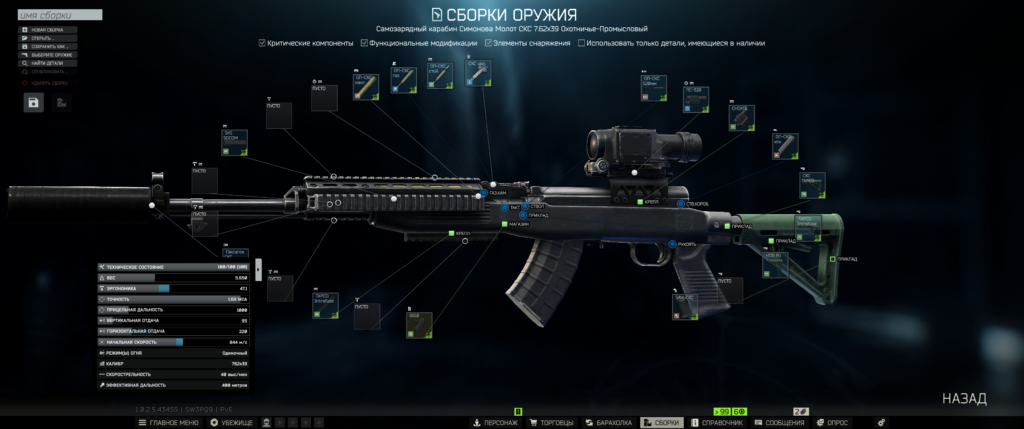Switch to the Персонаж tab
This screenshot has height=429, width=1024.
(495, 423)
